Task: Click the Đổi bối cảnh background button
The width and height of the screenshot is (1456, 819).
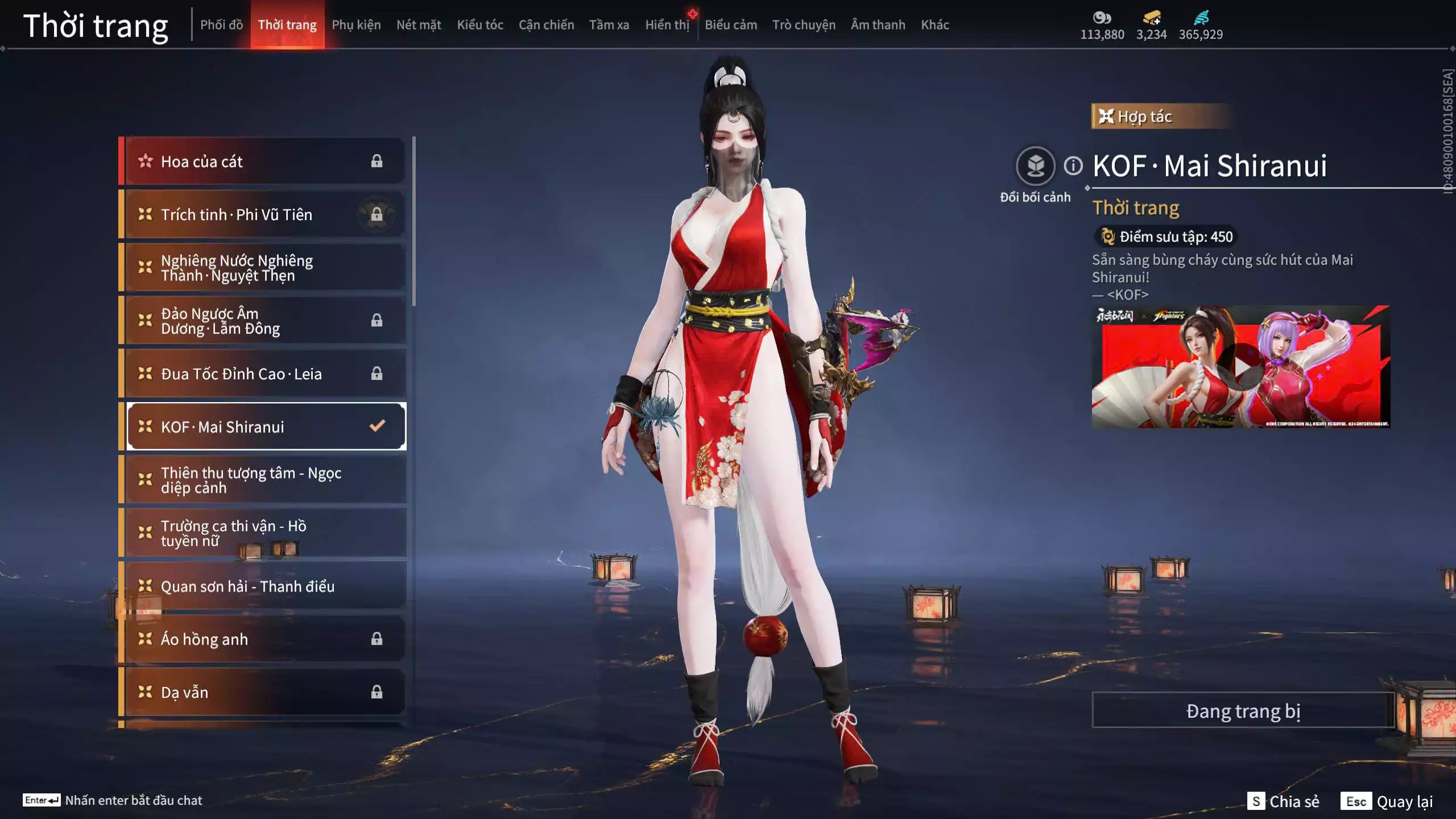Action: coord(1035,166)
